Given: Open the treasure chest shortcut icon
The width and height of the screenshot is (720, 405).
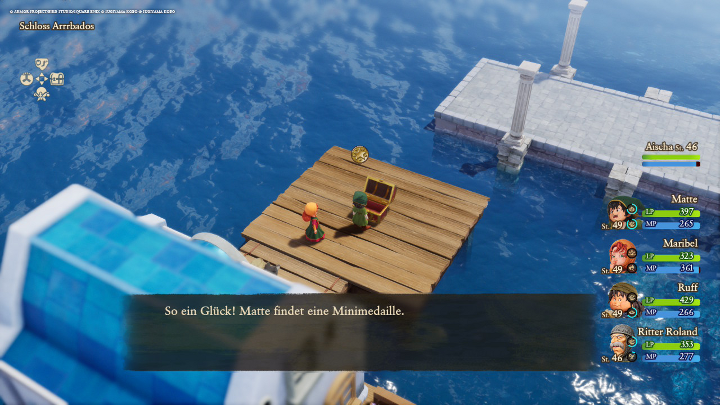Looking at the screenshot, I should coord(58,78).
